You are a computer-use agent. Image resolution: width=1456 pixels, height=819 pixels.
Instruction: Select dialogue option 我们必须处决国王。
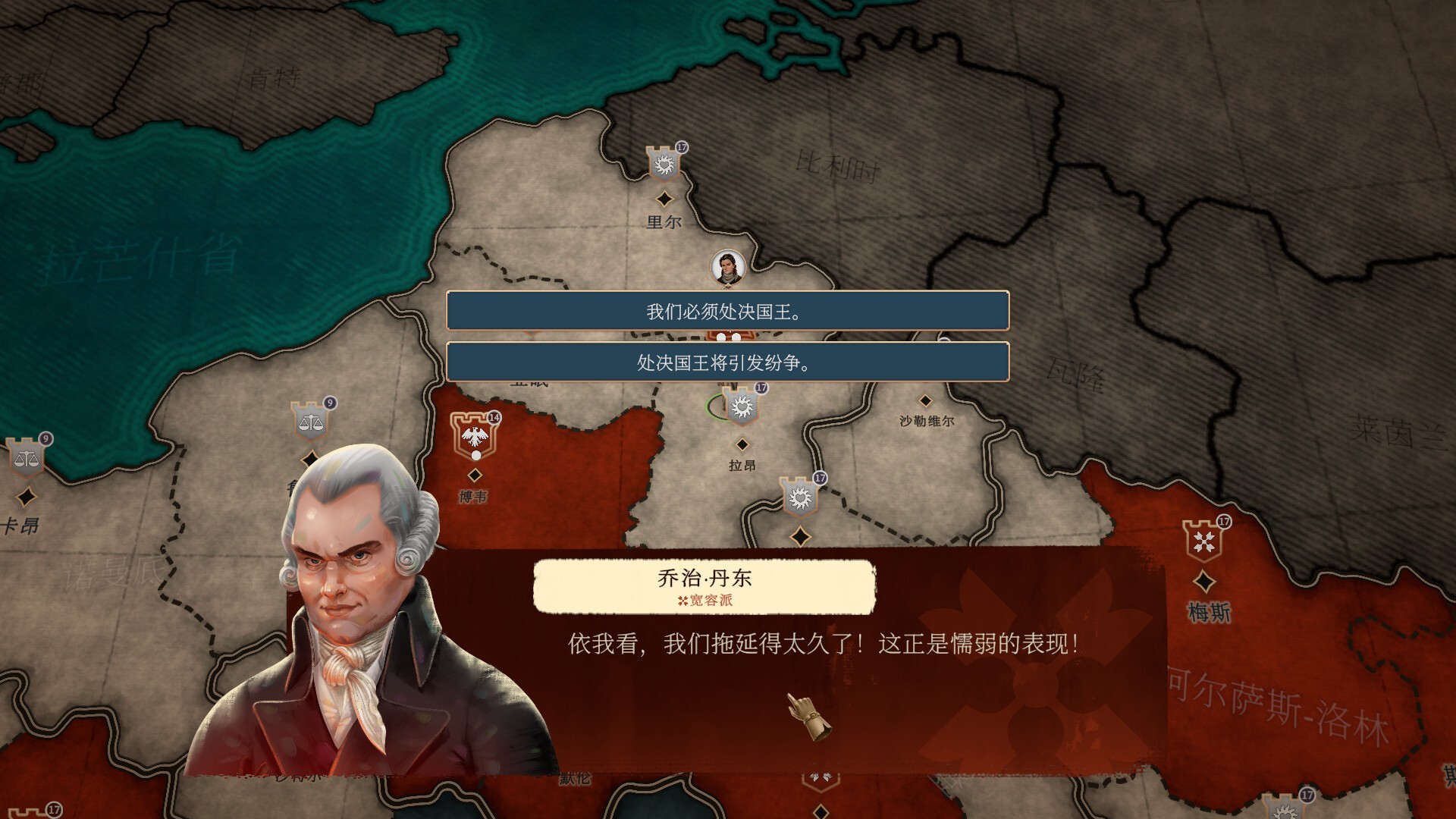click(x=729, y=312)
